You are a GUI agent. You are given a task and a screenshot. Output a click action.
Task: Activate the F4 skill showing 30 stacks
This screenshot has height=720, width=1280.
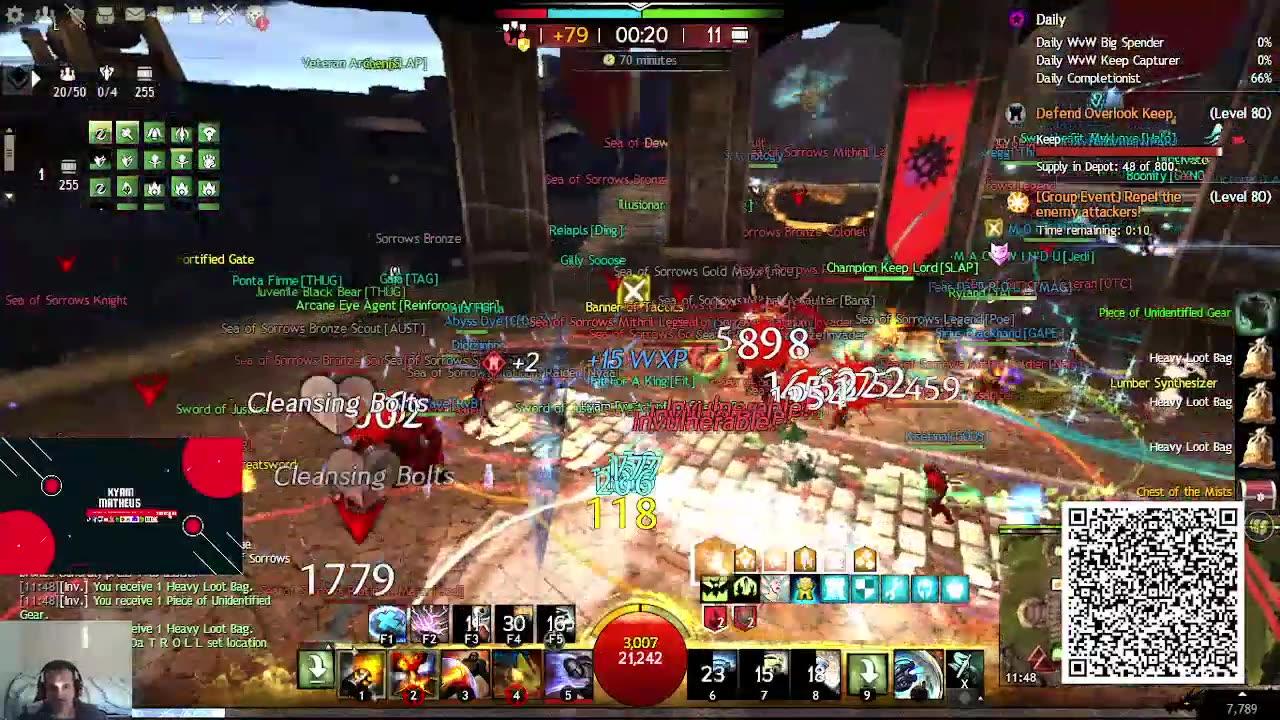tap(513, 624)
